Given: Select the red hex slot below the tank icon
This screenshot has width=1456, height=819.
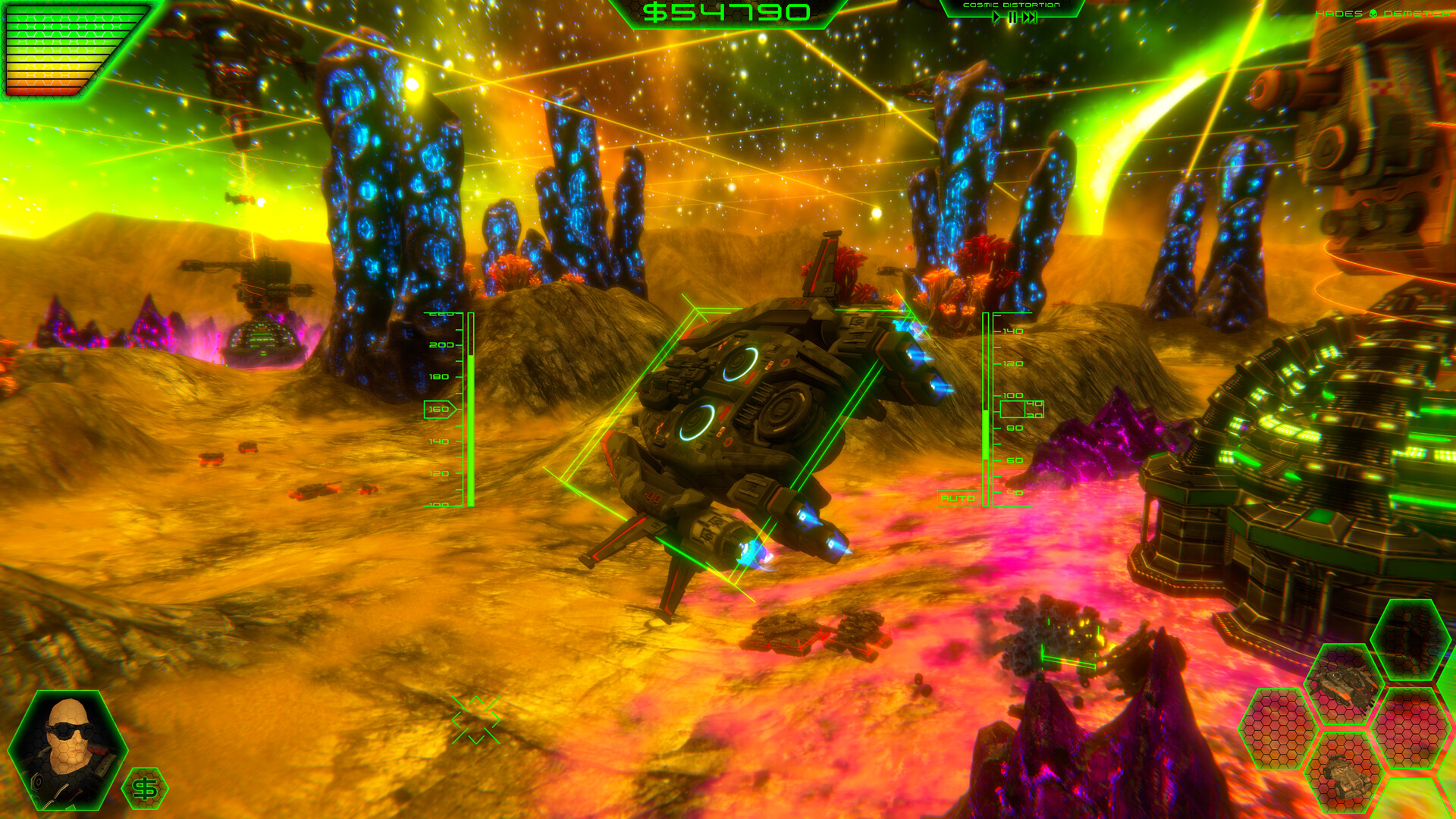Looking at the screenshot, I should click(x=1414, y=728).
